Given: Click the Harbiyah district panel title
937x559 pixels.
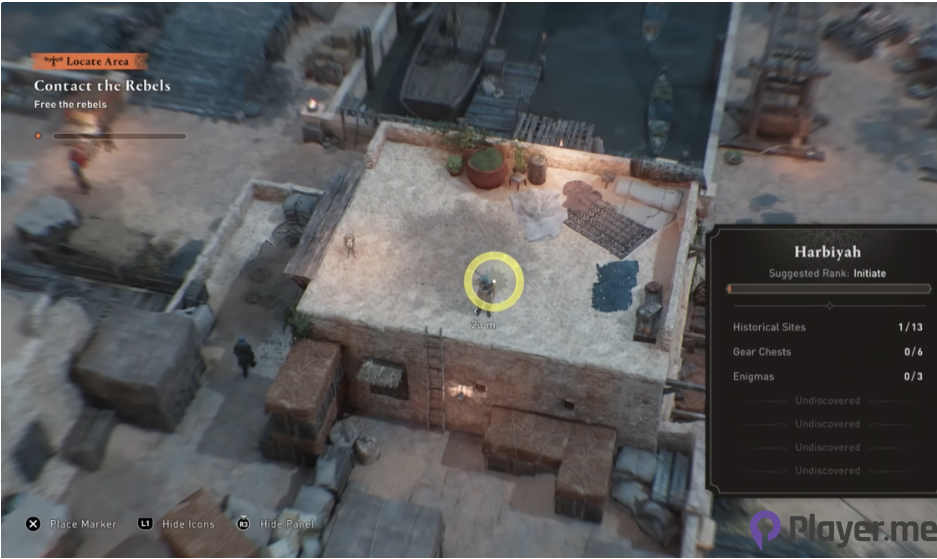Looking at the screenshot, I should [827, 252].
